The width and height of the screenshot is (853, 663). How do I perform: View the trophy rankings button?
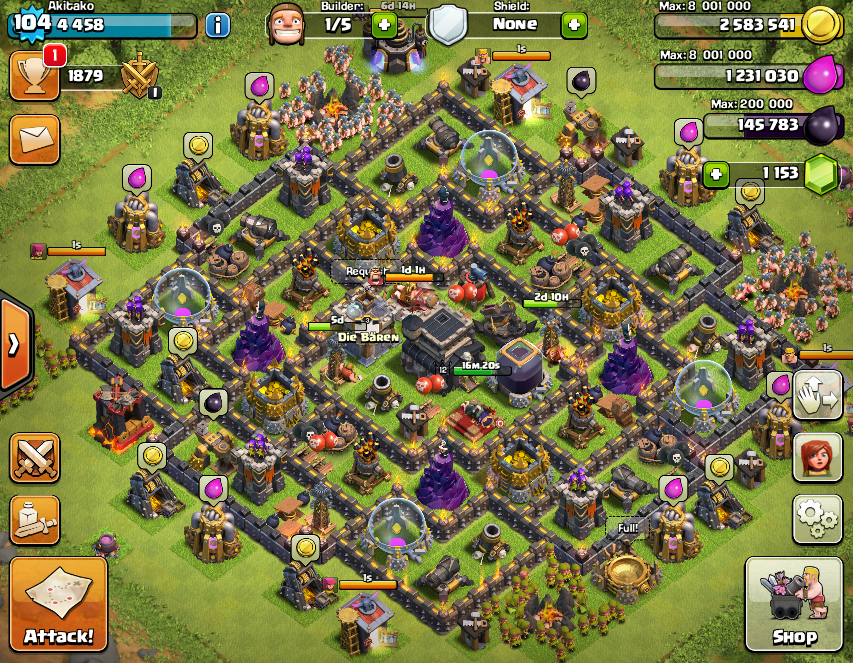tap(35, 75)
